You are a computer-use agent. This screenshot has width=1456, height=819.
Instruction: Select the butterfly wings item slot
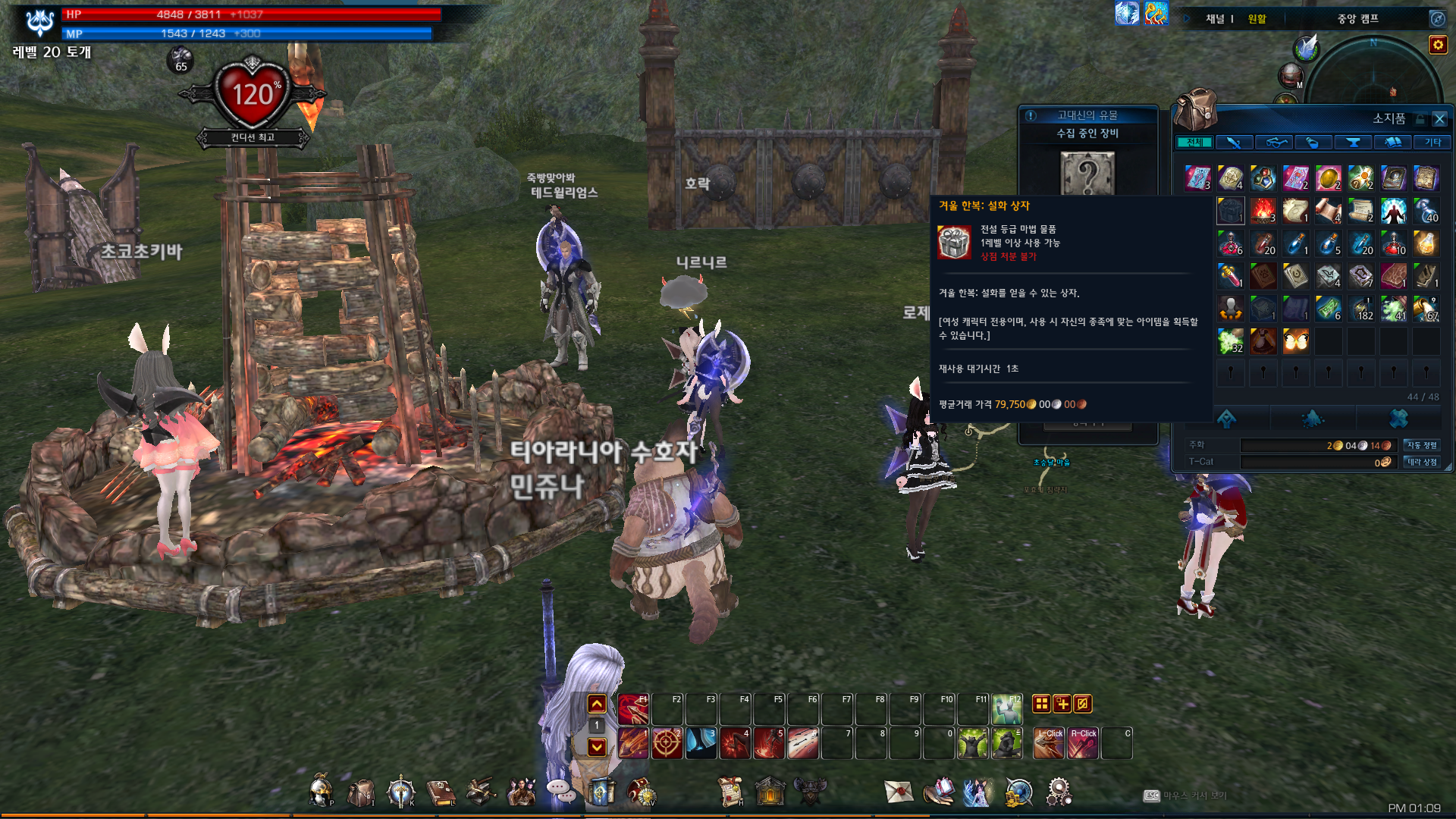[x=1296, y=341]
